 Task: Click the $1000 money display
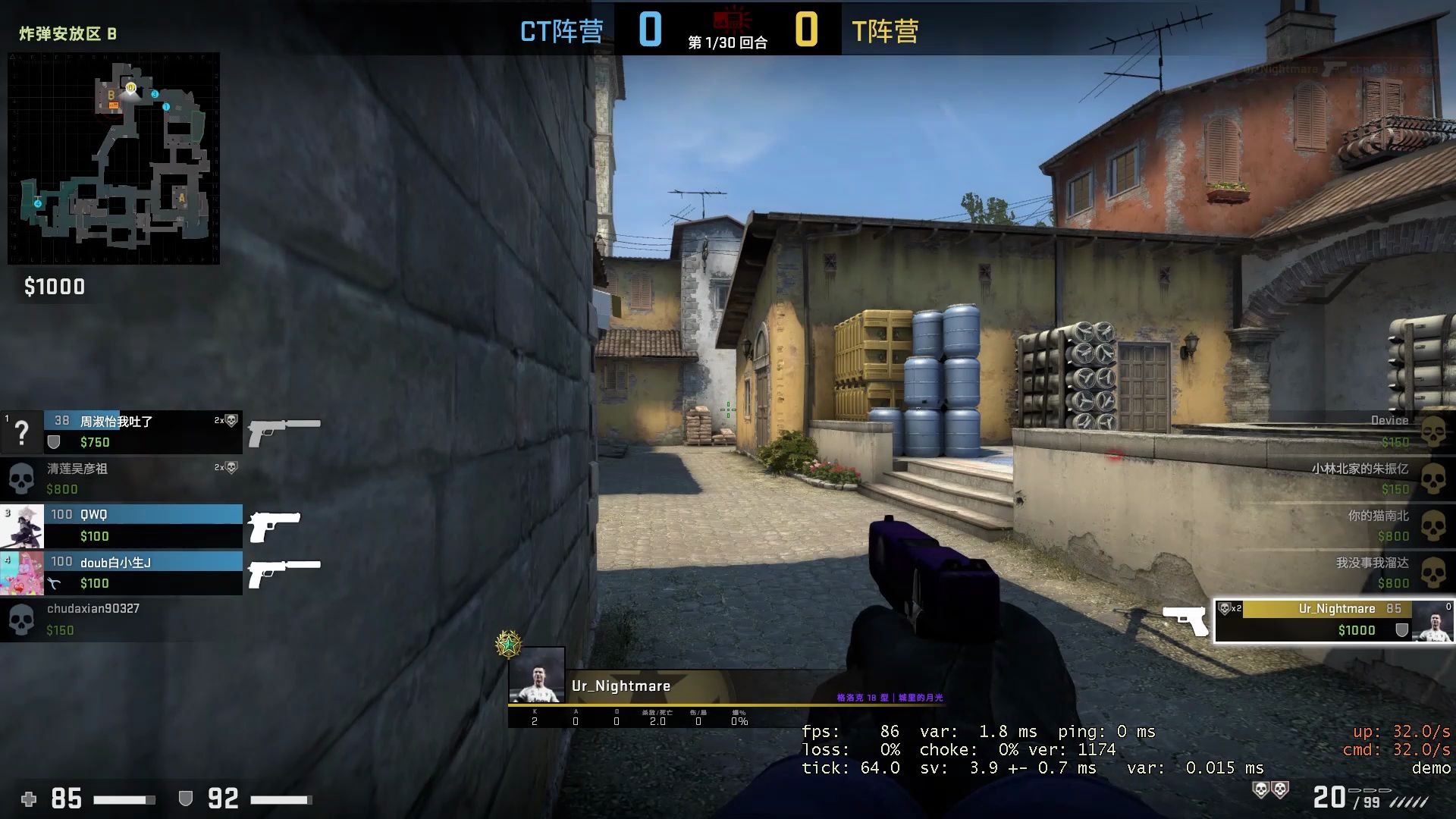pyautogui.click(x=53, y=287)
